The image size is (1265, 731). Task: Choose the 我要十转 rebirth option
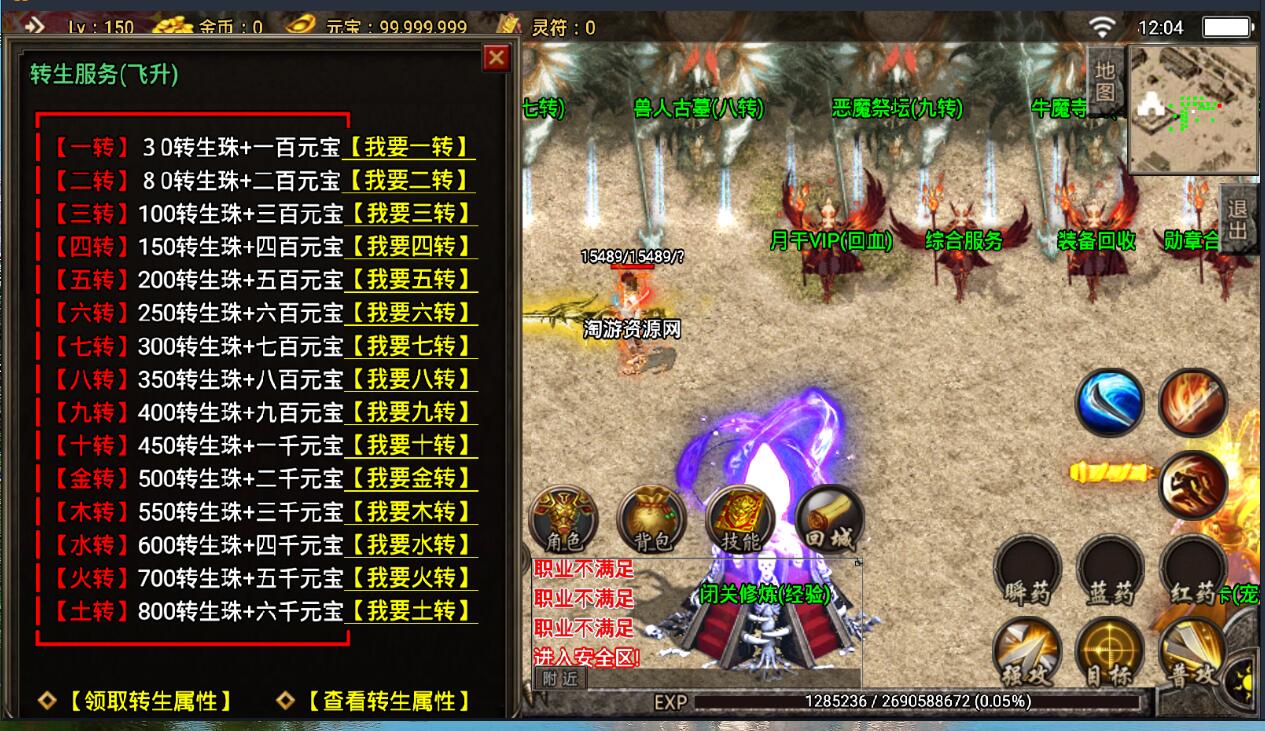(x=411, y=445)
